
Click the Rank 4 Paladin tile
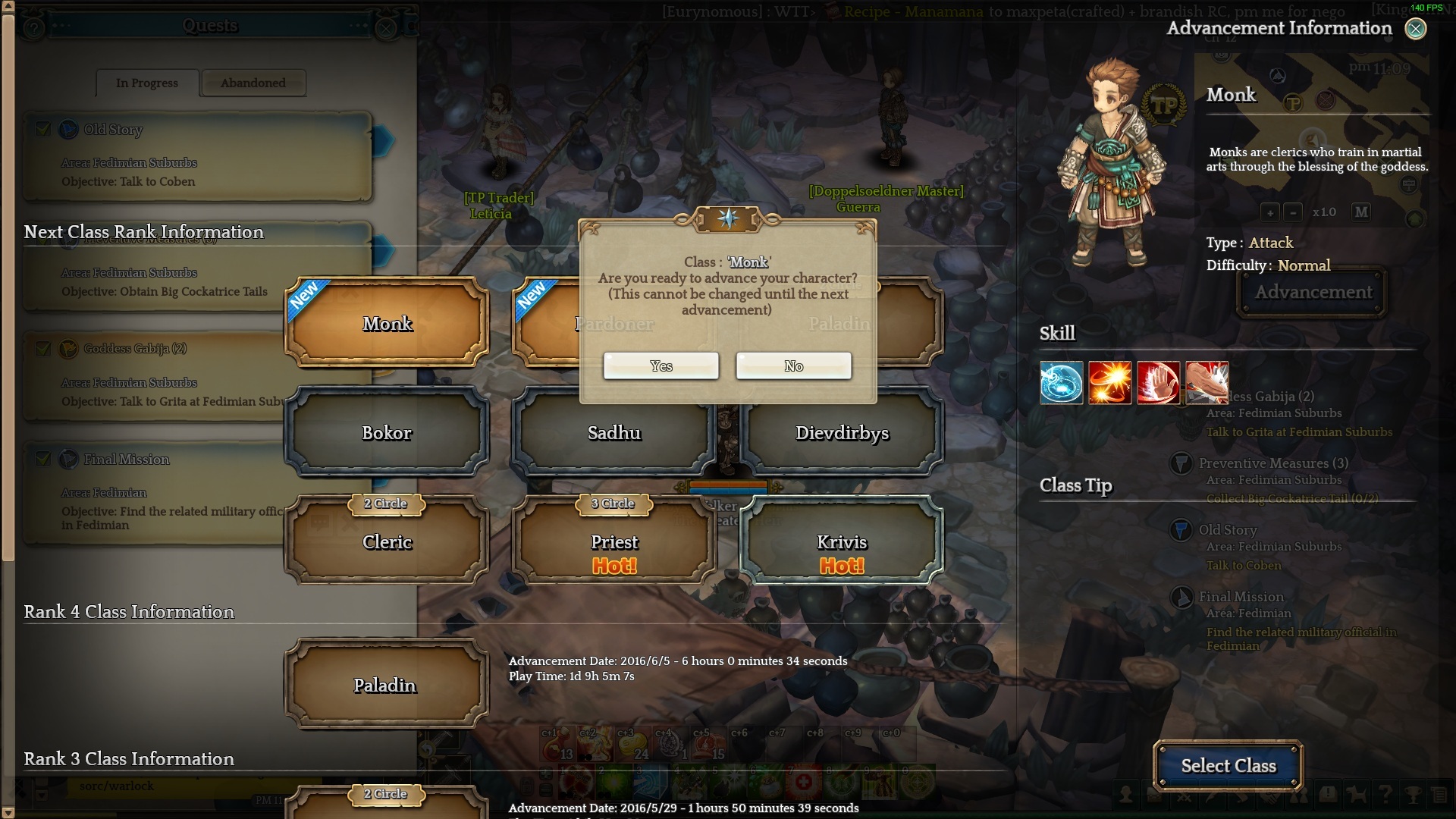tap(385, 686)
